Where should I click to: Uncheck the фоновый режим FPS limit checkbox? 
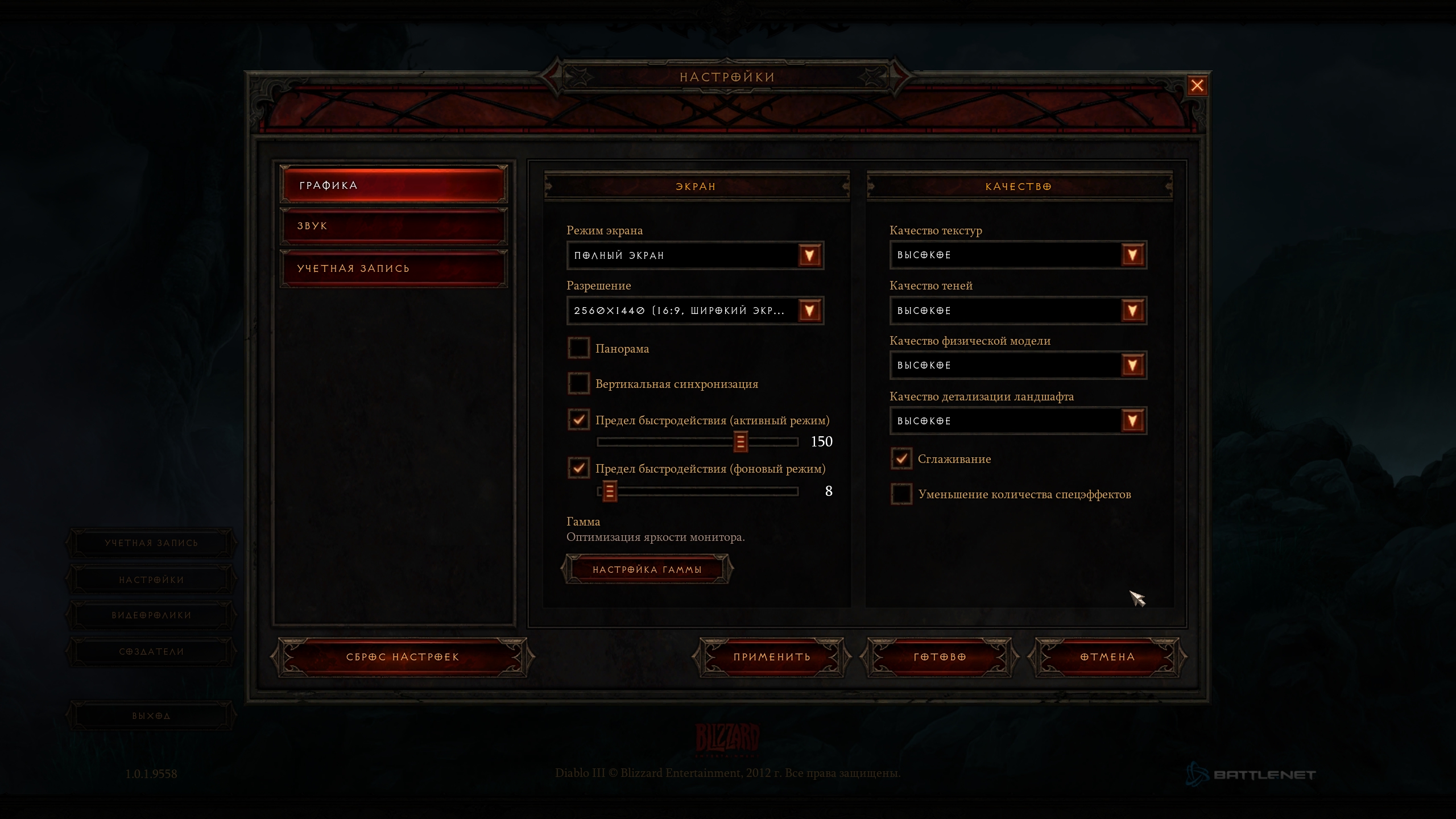tap(578, 468)
